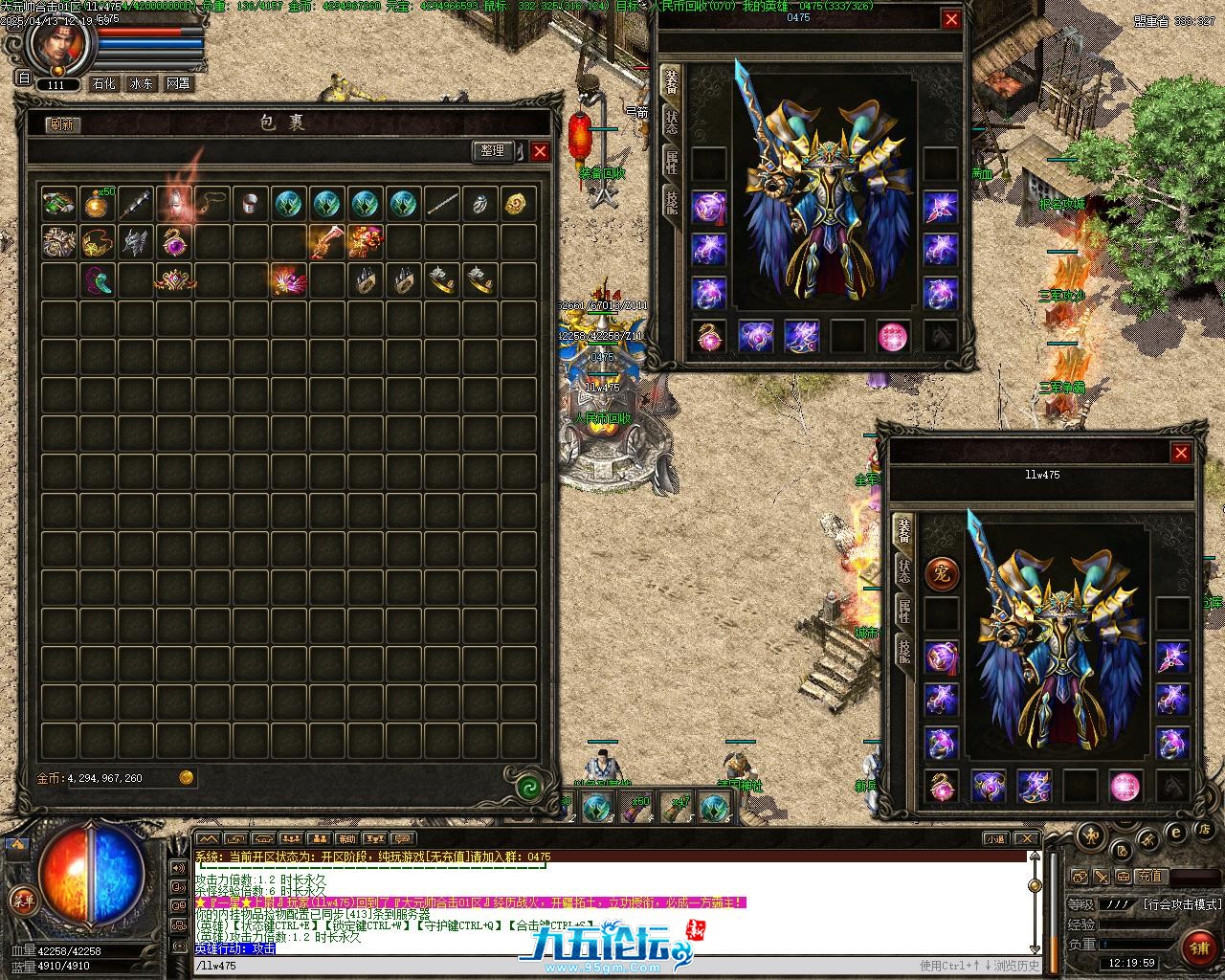The height and width of the screenshot is (980, 1225).
Task: Open the 帮助 help button above chat
Action: pyautogui.click(x=346, y=839)
